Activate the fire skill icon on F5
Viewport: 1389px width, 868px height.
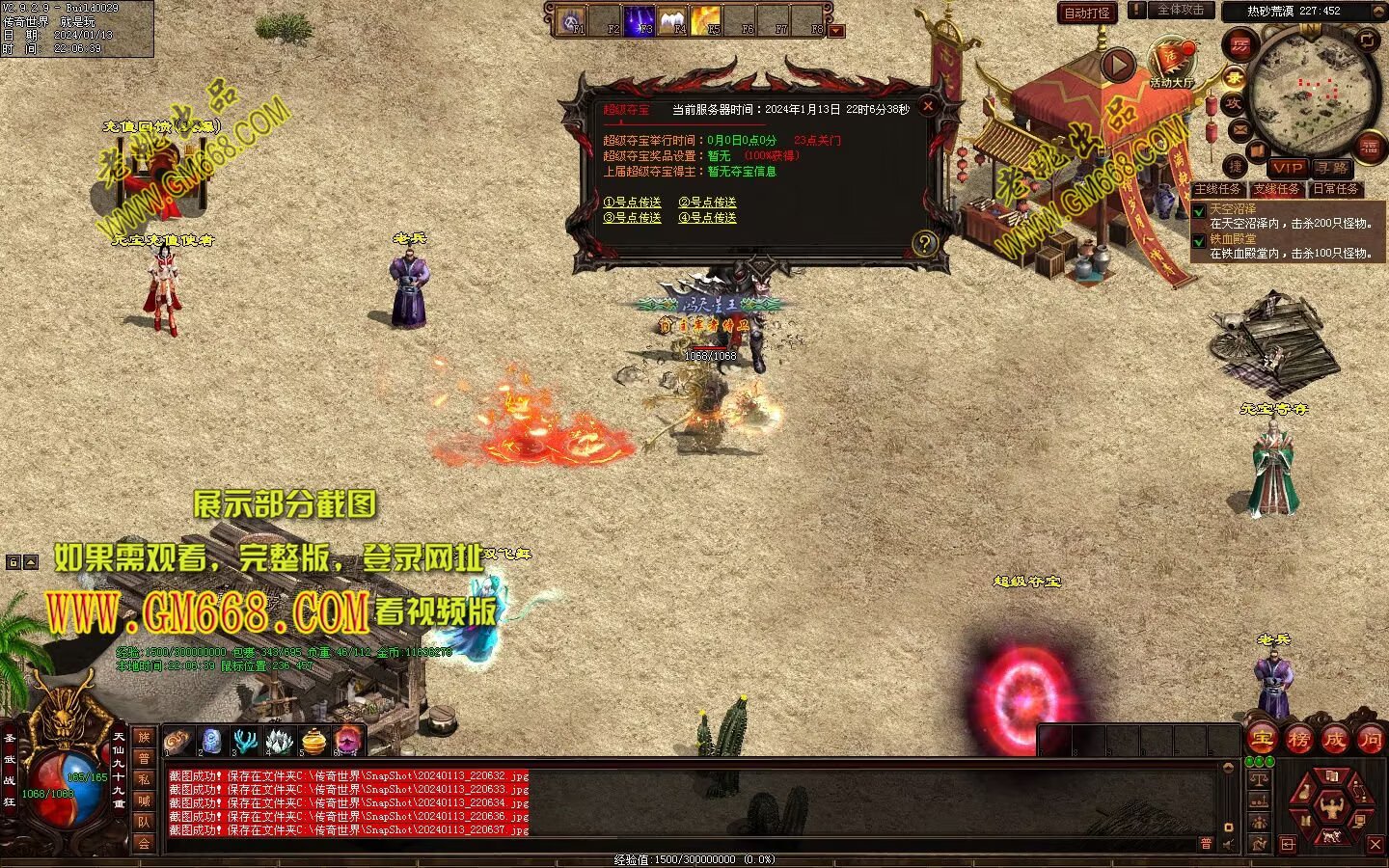[x=705, y=19]
